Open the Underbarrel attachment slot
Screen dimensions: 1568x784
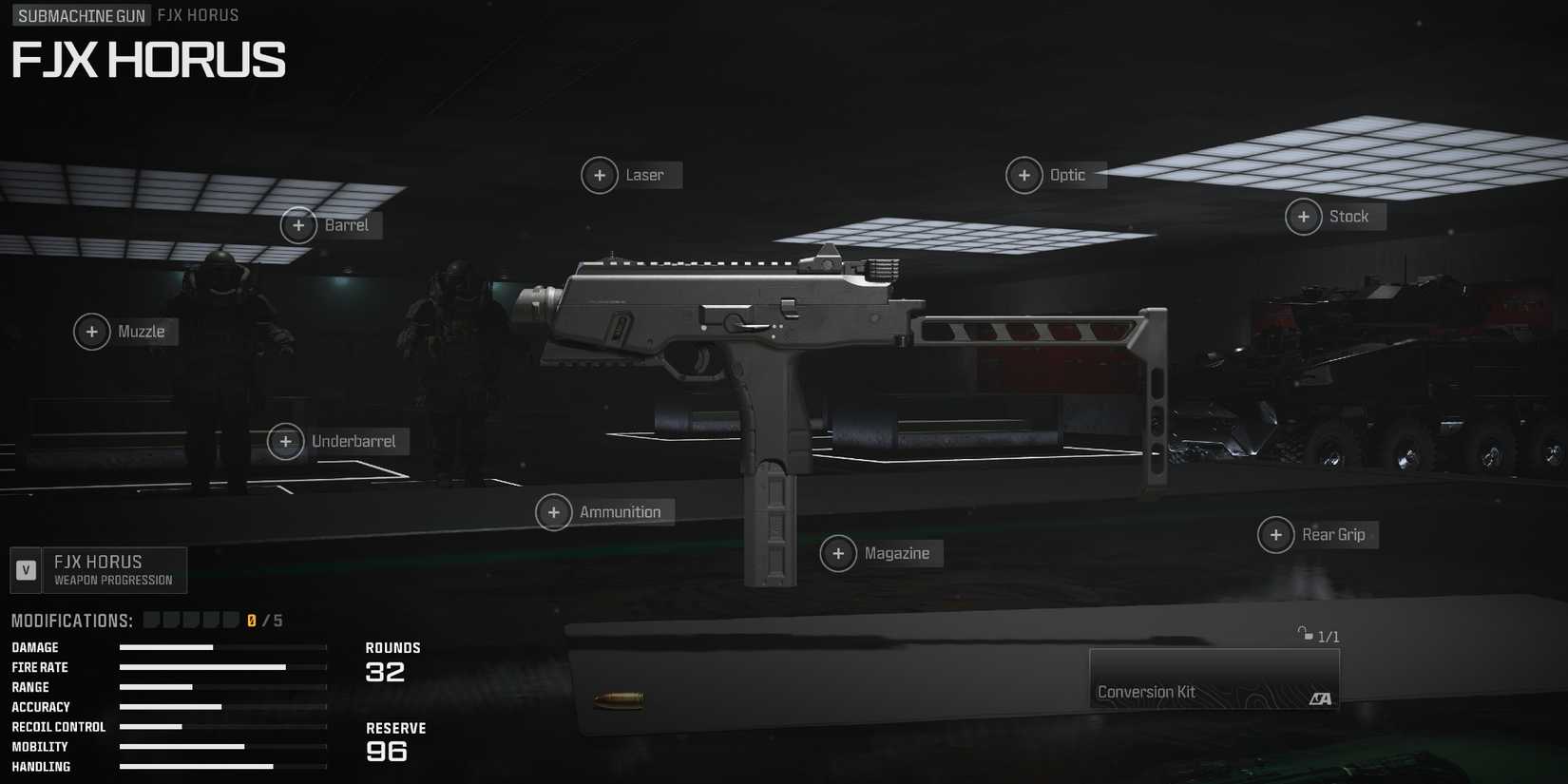point(286,441)
